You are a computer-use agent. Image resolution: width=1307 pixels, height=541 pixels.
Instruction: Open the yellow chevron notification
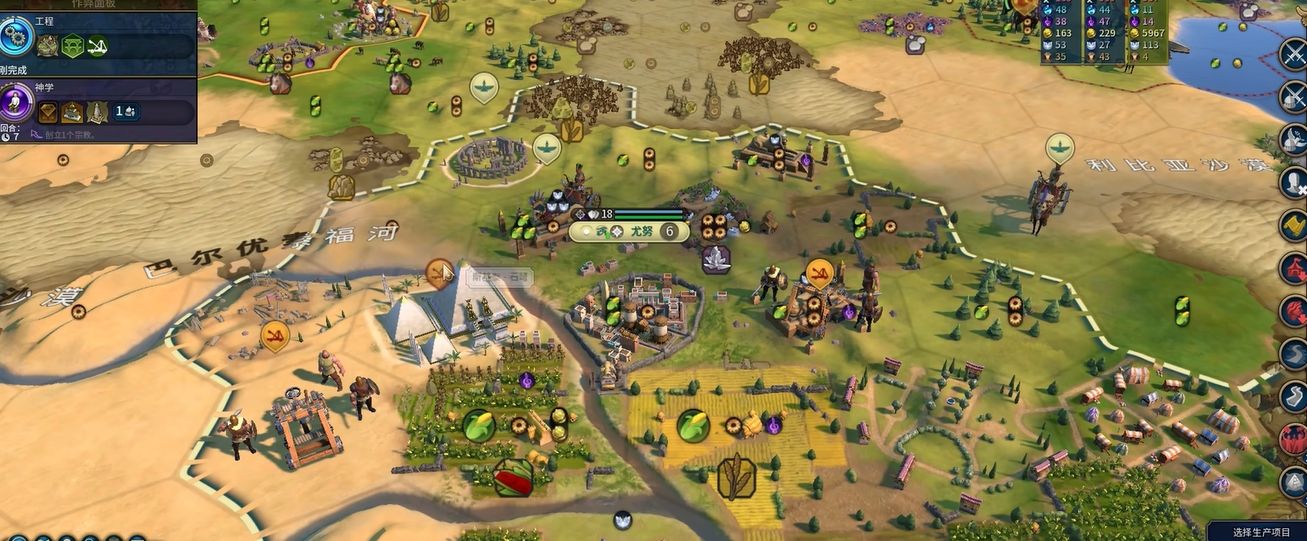coord(1292,226)
